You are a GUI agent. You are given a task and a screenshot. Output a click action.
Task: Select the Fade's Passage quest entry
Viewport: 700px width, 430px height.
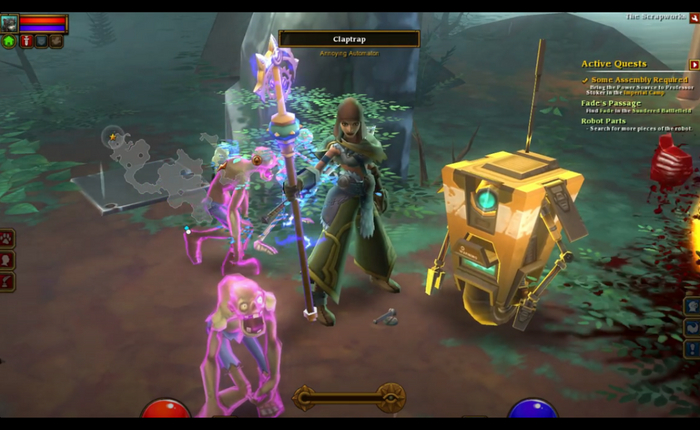(611, 103)
